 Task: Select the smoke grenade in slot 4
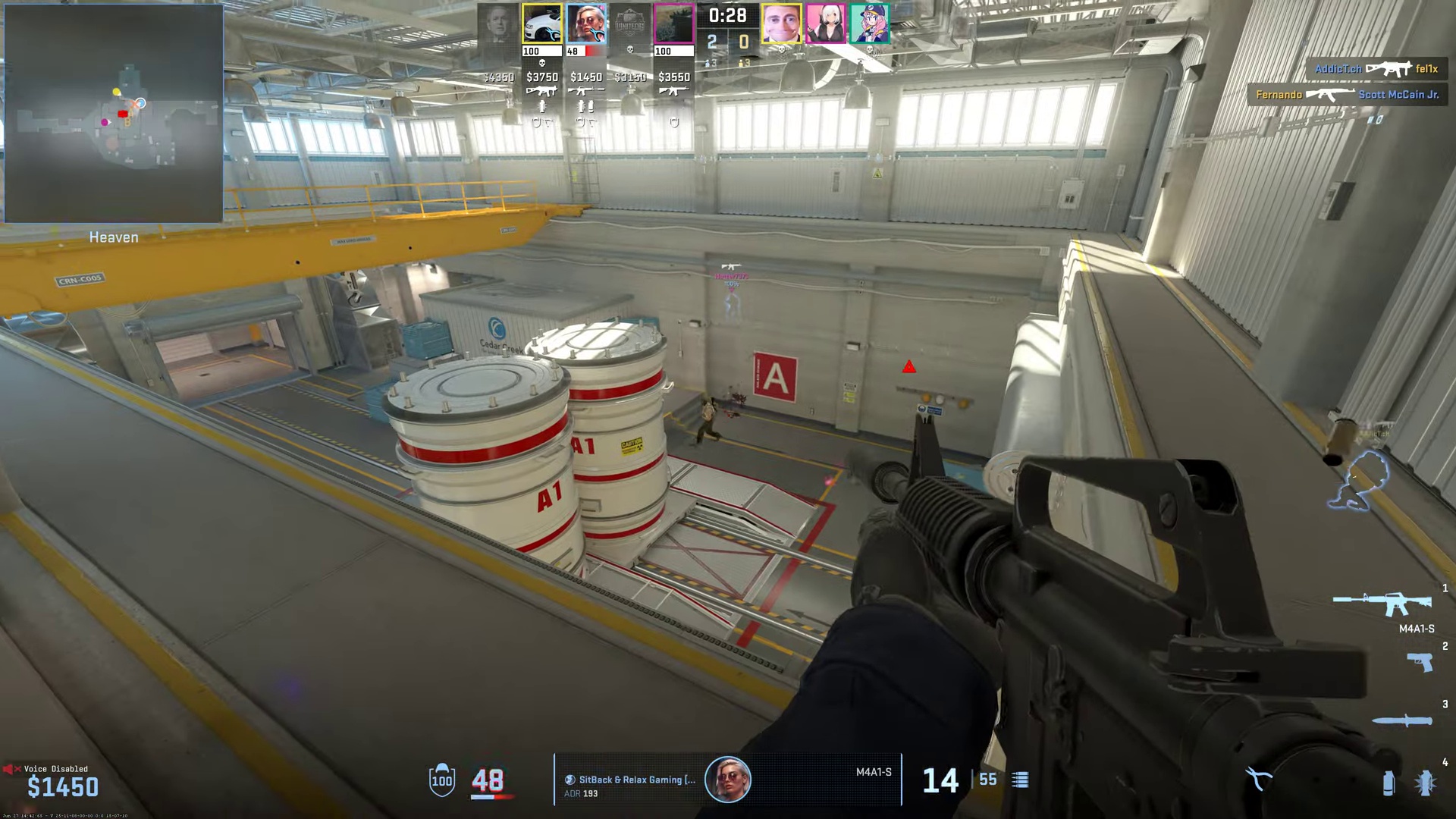pyautogui.click(x=1389, y=783)
